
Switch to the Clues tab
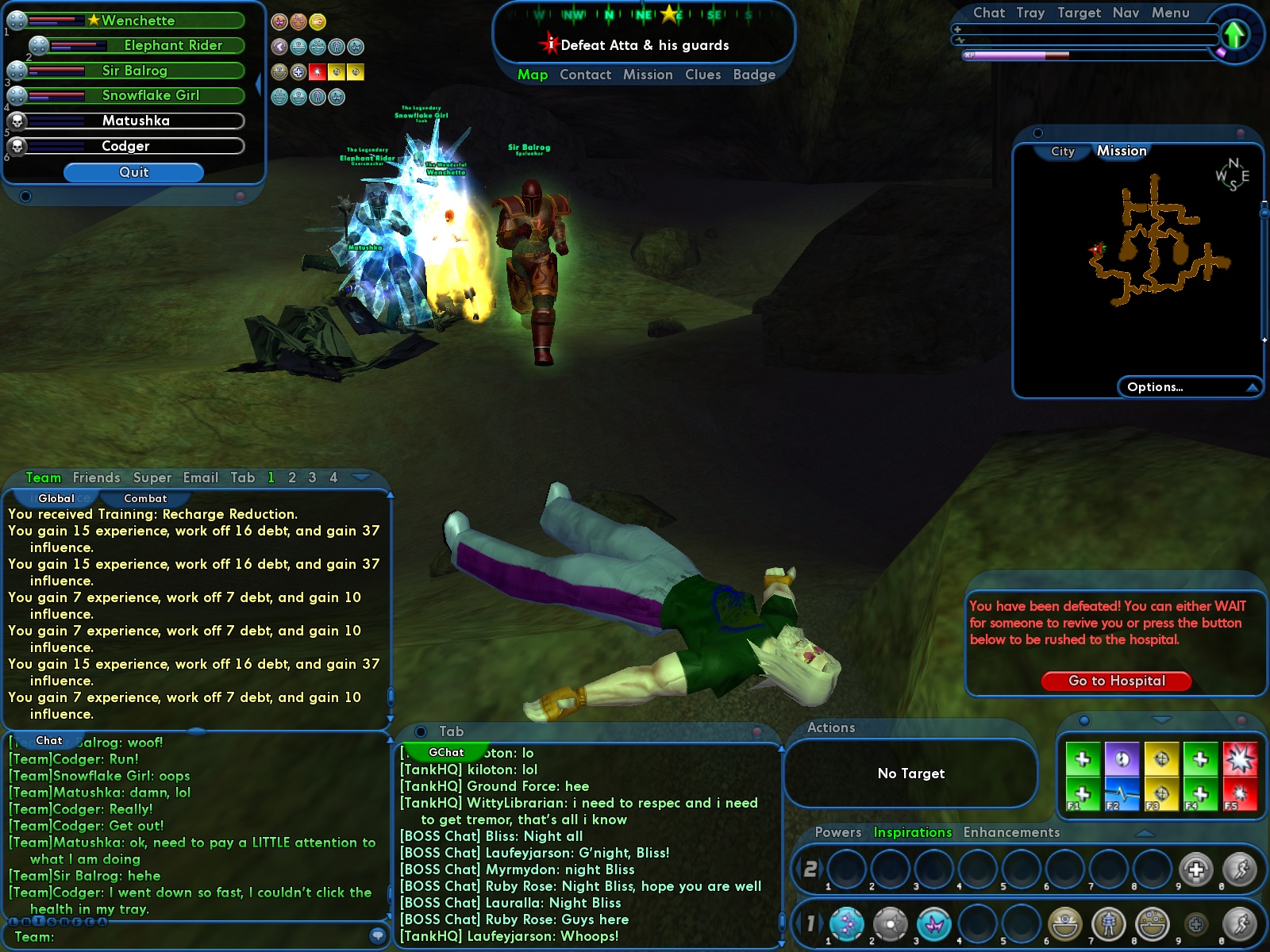702,75
